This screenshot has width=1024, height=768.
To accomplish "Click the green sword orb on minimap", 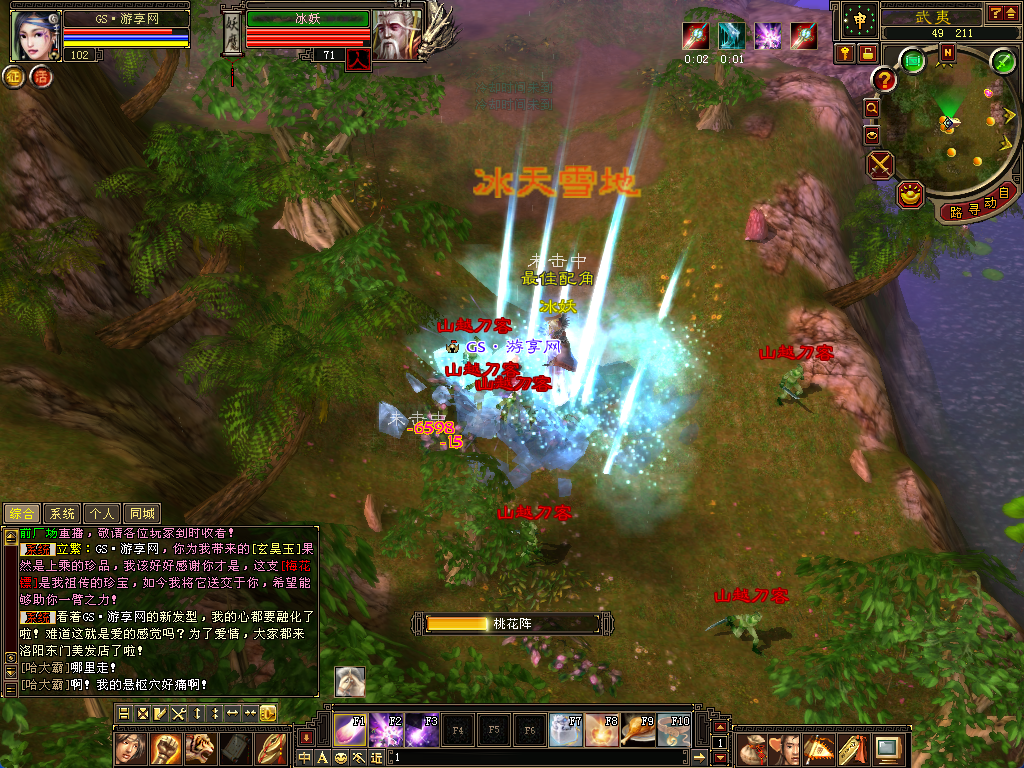I will tap(1003, 61).
